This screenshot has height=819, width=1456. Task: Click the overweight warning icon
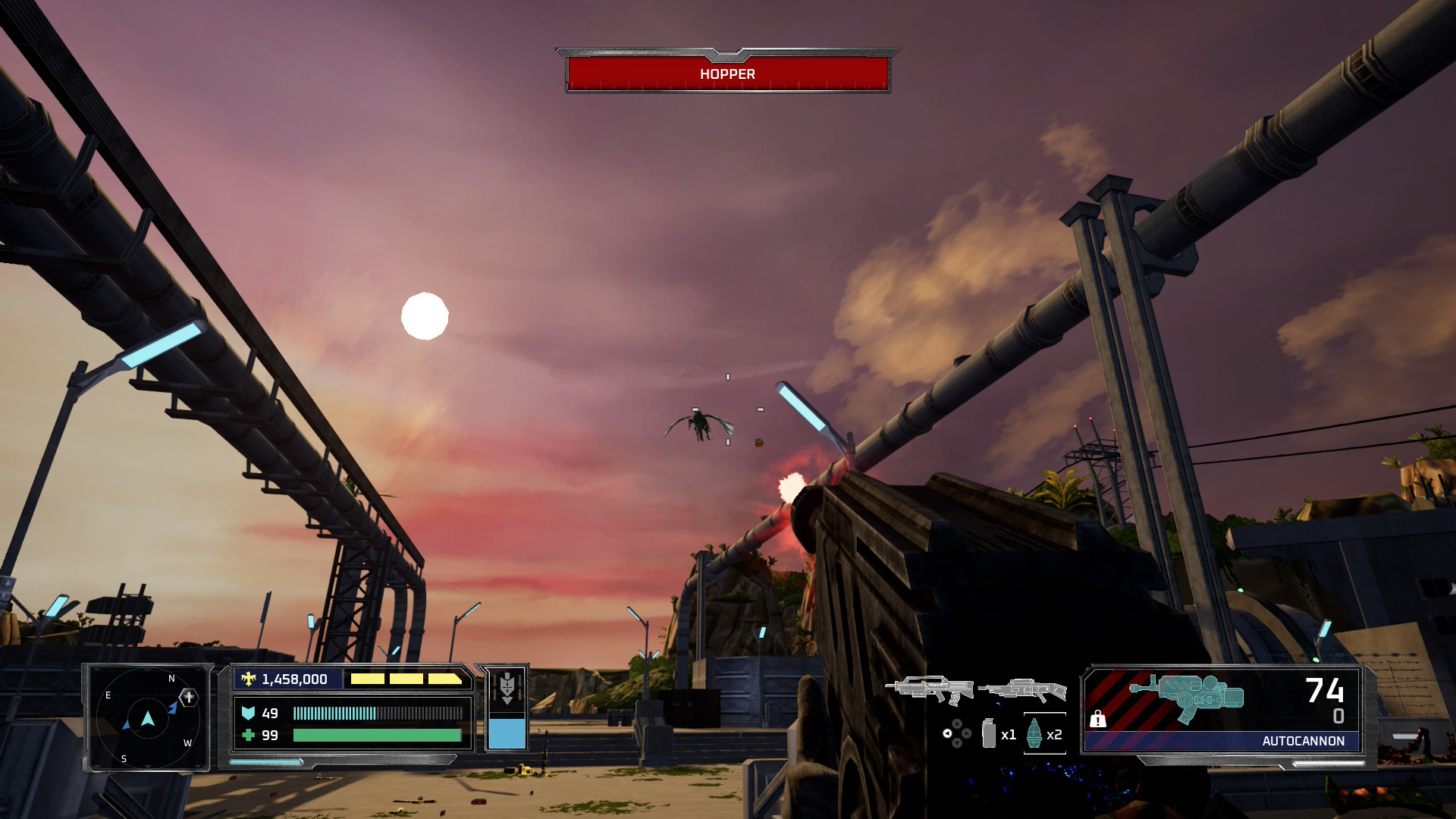click(x=1097, y=718)
